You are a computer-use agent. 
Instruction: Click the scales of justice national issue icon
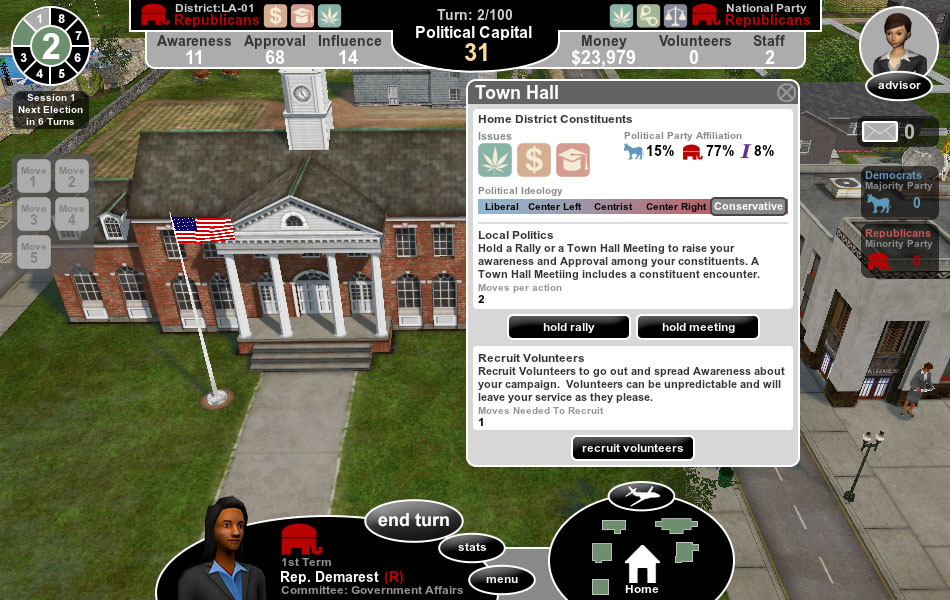(x=675, y=15)
